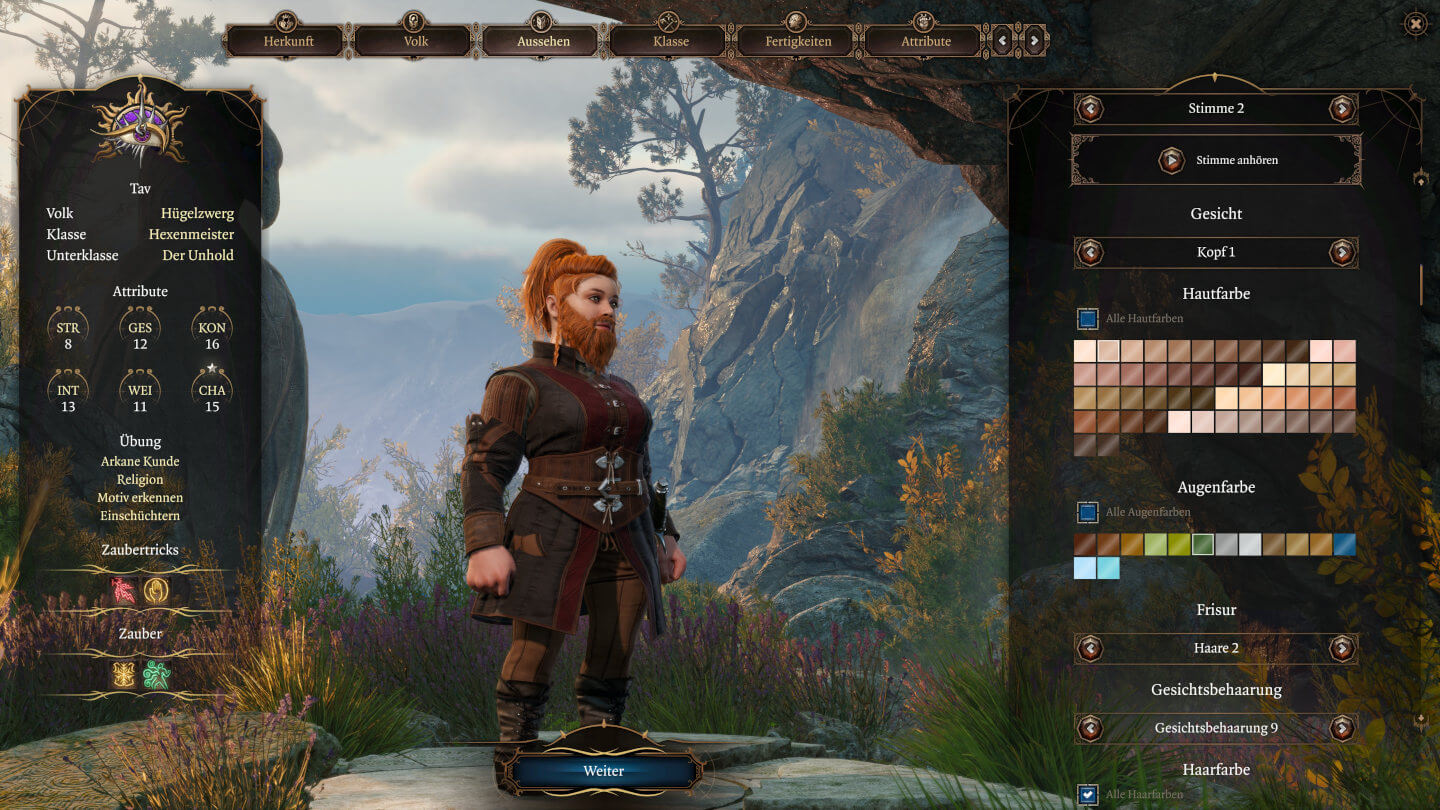Viewport: 1440px width, 810px height.
Task: Show the Attribute tab
Action: 925,41
